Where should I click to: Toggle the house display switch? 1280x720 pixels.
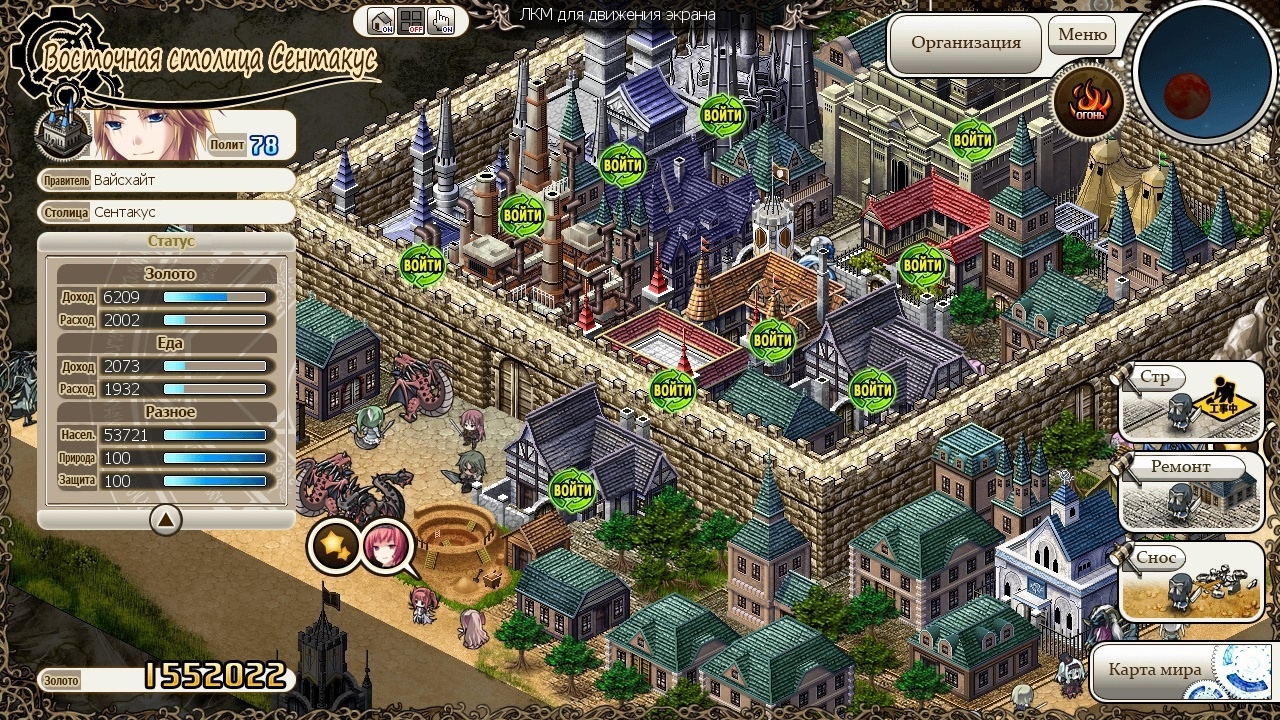[380, 21]
